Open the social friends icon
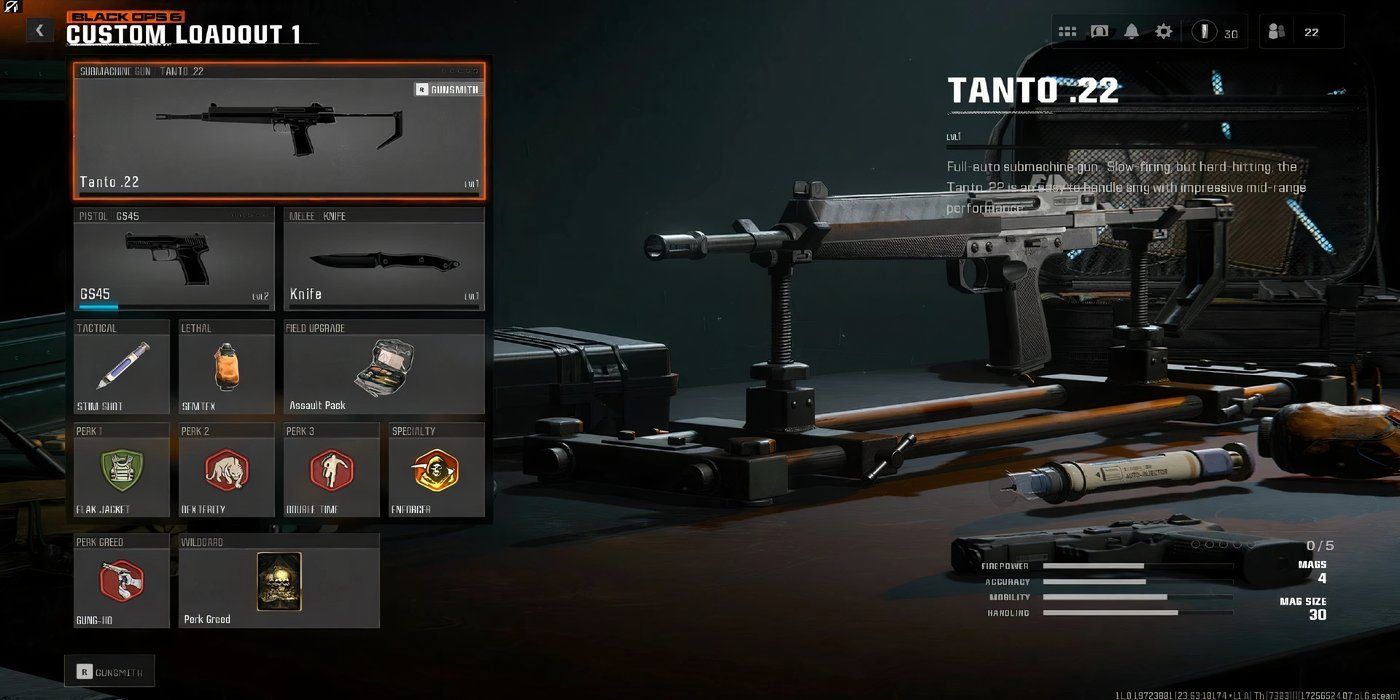Image resolution: width=1400 pixels, height=700 pixels. [1276, 32]
